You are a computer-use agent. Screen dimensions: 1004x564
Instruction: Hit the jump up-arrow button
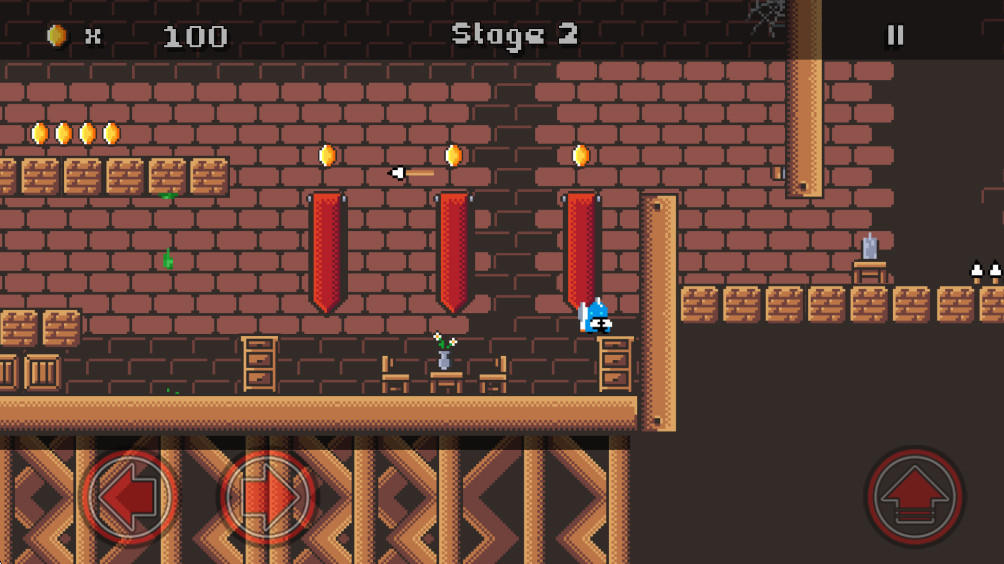coord(914,496)
